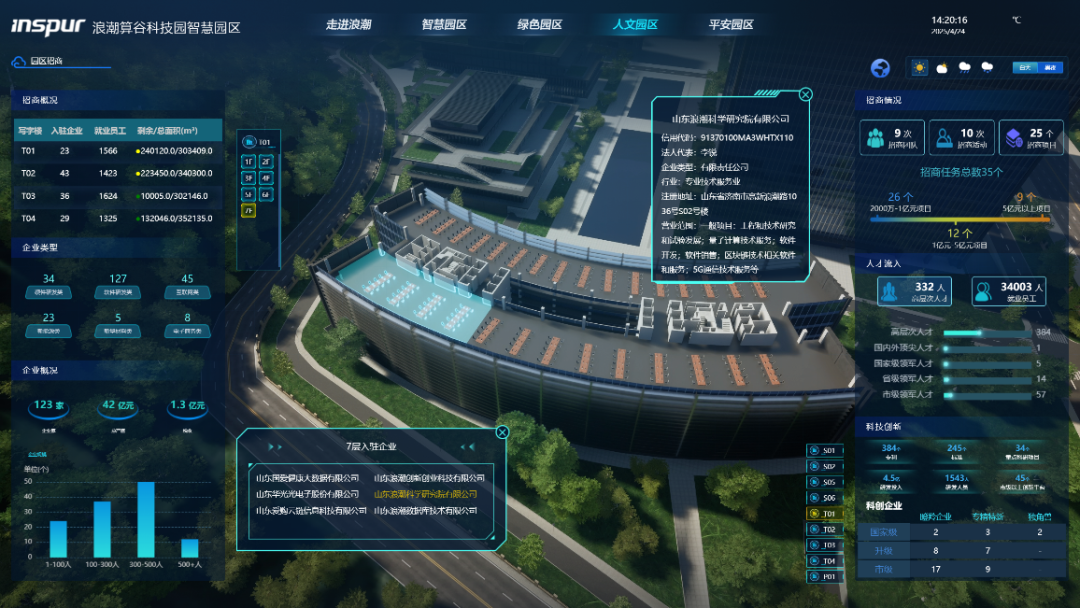Show floor 6F of the building
Viewport: 1080px width, 608px height.
[266, 194]
